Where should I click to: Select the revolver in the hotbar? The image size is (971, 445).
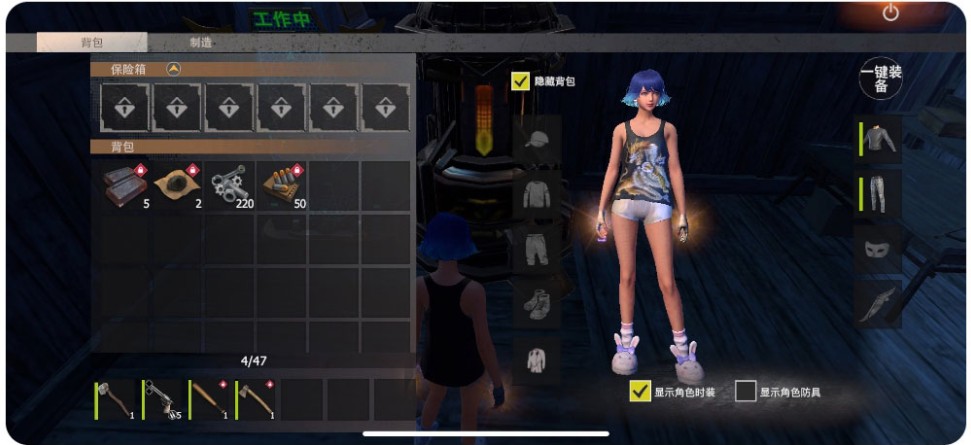[162, 399]
